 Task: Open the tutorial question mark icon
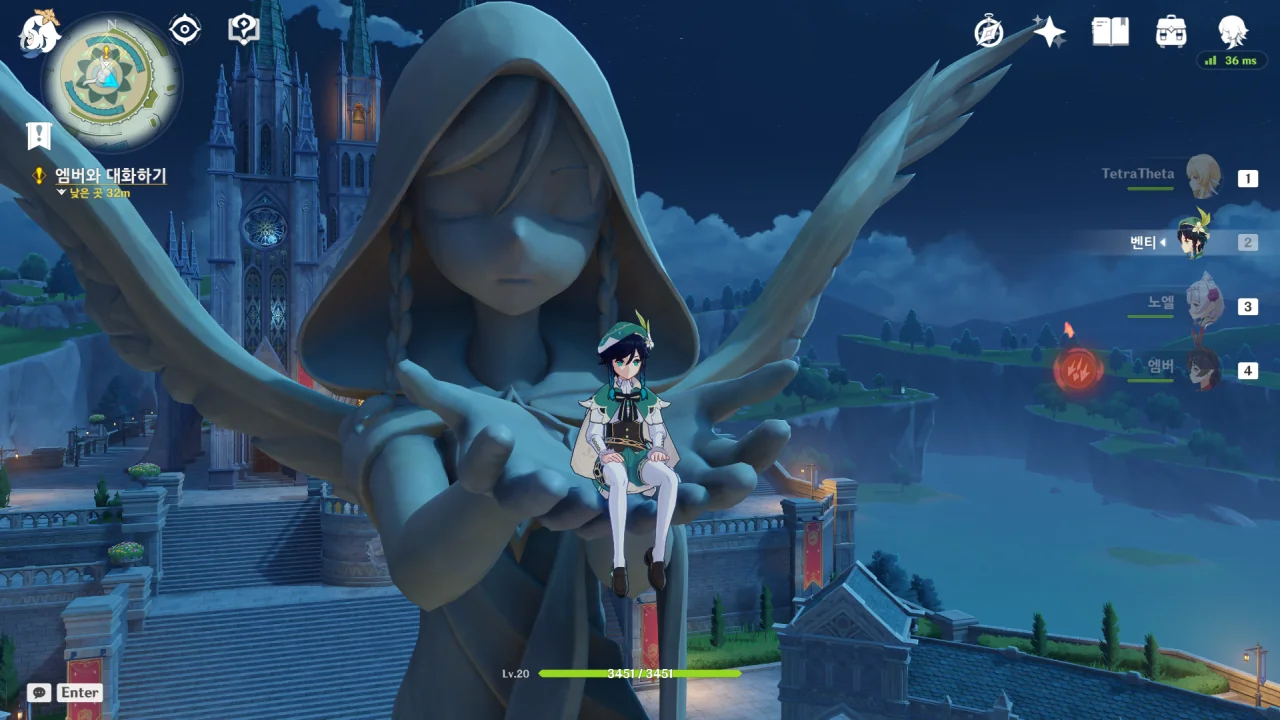[x=244, y=29]
